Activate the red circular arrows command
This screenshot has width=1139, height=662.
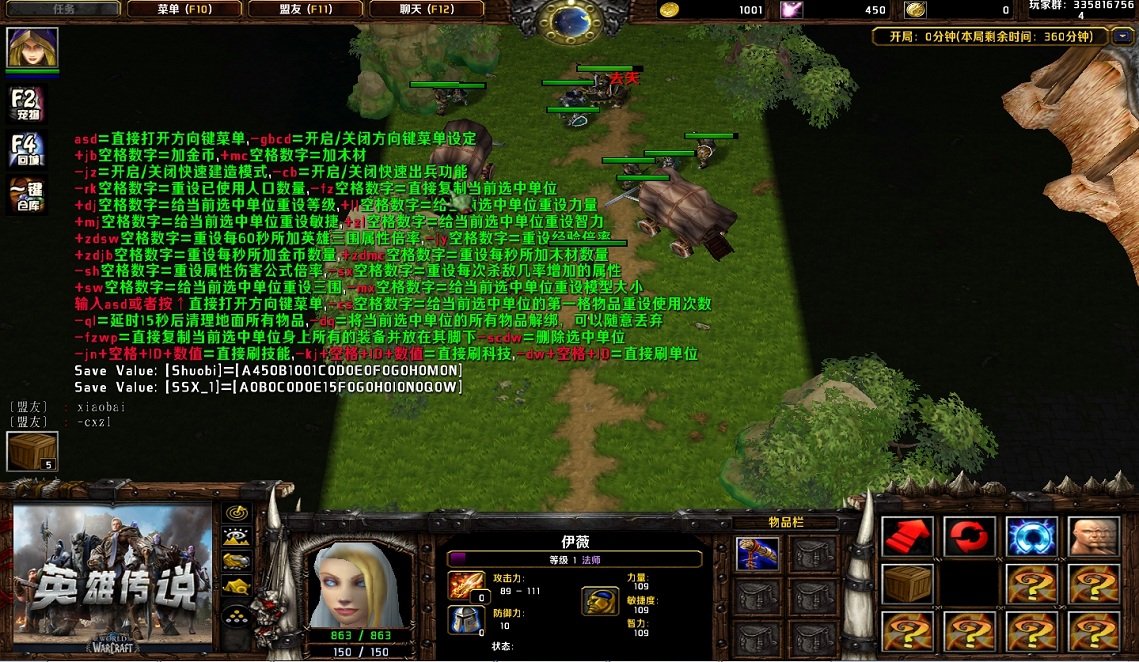coord(969,537)
